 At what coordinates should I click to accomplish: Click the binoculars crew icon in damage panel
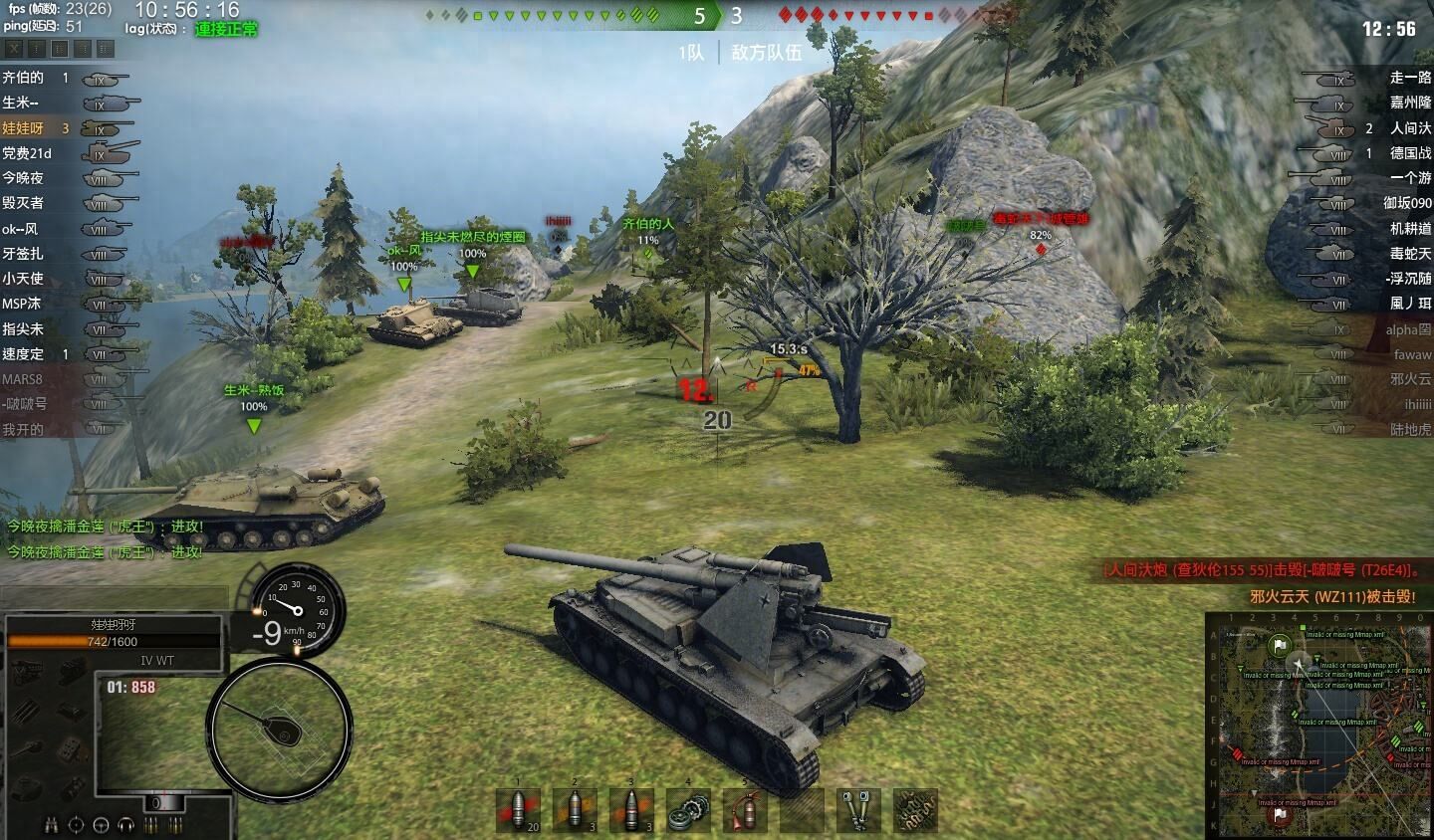pos(51,825)
